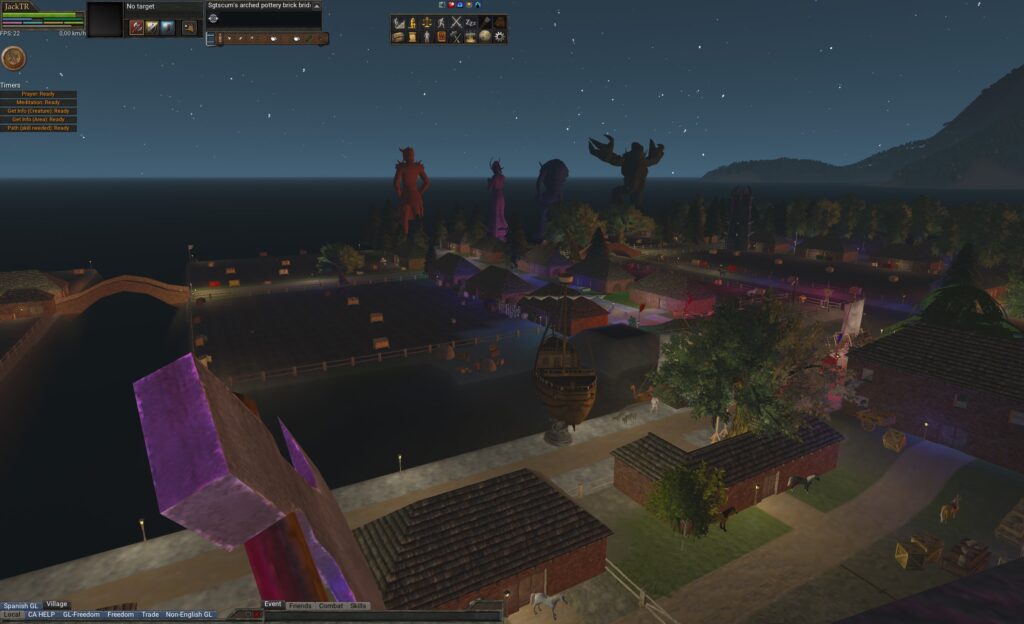This screenshot has height=624, width=1024.
Task: Select the GL-Freedom chat channel
Action: coord(81,614)
